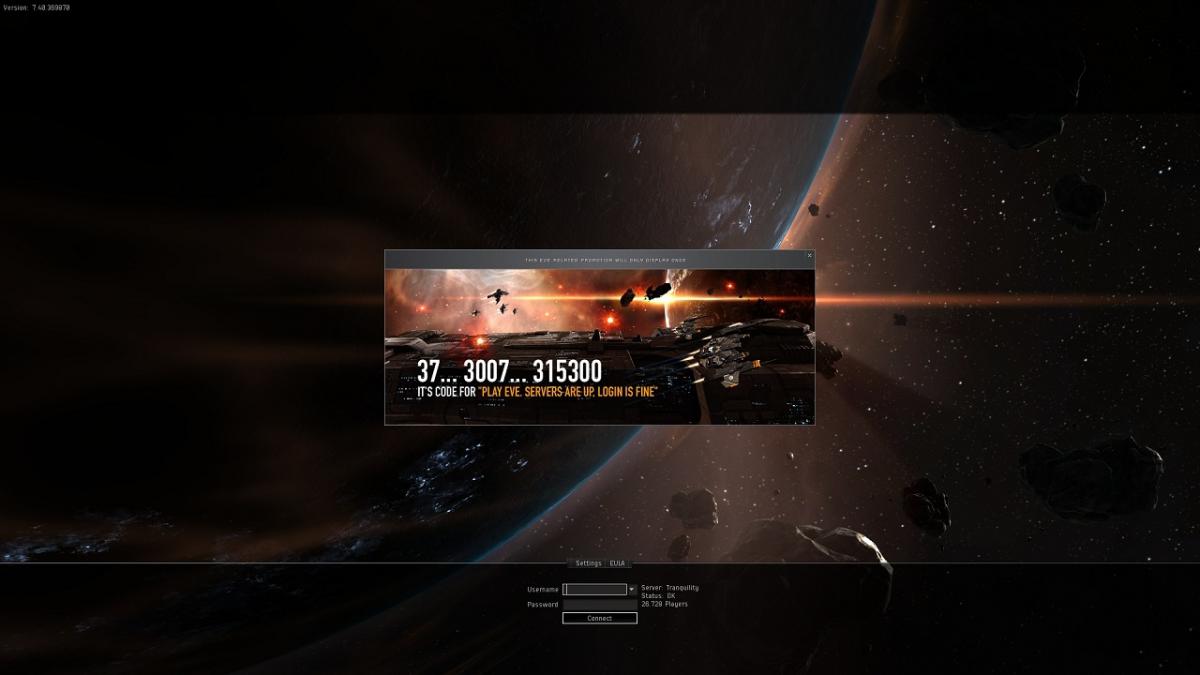Open the Settings menu

[x=588, y=563]
